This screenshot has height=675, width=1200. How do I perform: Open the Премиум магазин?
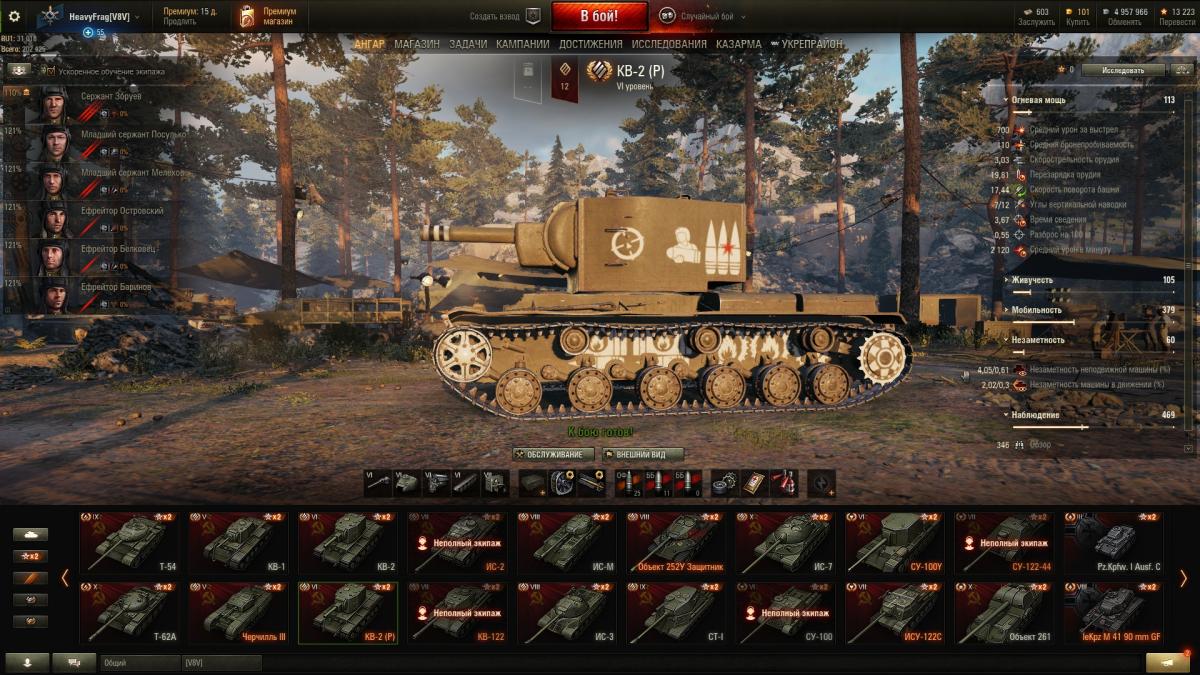tap(270, 16)
